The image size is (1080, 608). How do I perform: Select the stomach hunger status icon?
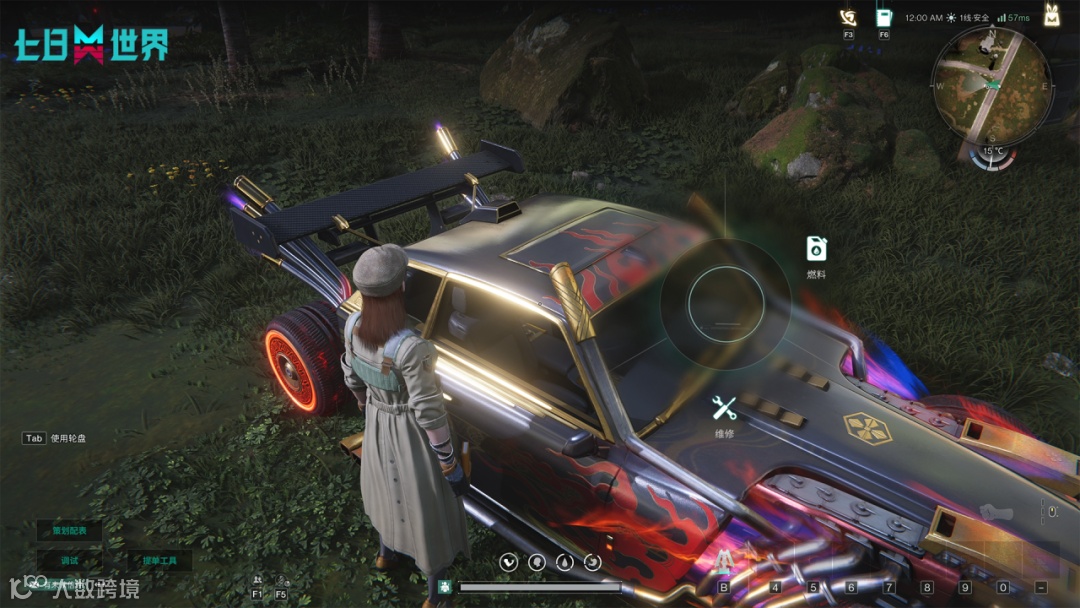pyautogui.click(x=510, y=563)
